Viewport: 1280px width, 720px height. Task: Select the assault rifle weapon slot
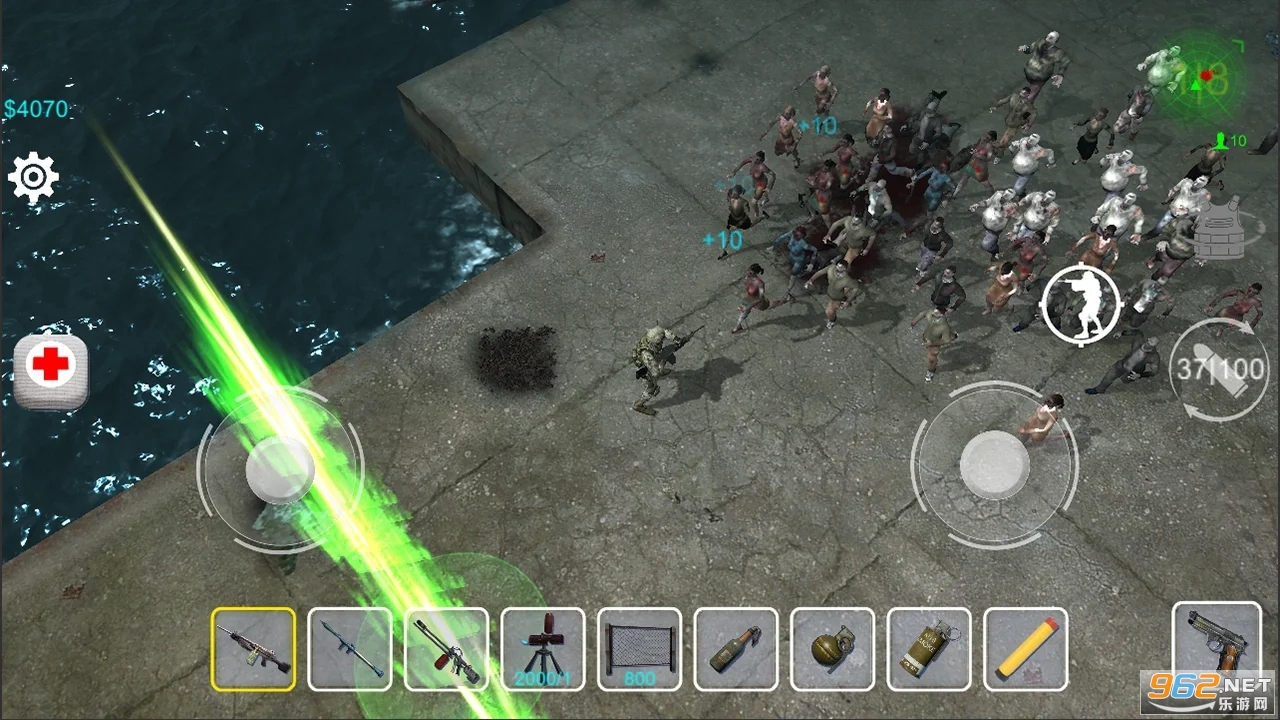[253, 649]
